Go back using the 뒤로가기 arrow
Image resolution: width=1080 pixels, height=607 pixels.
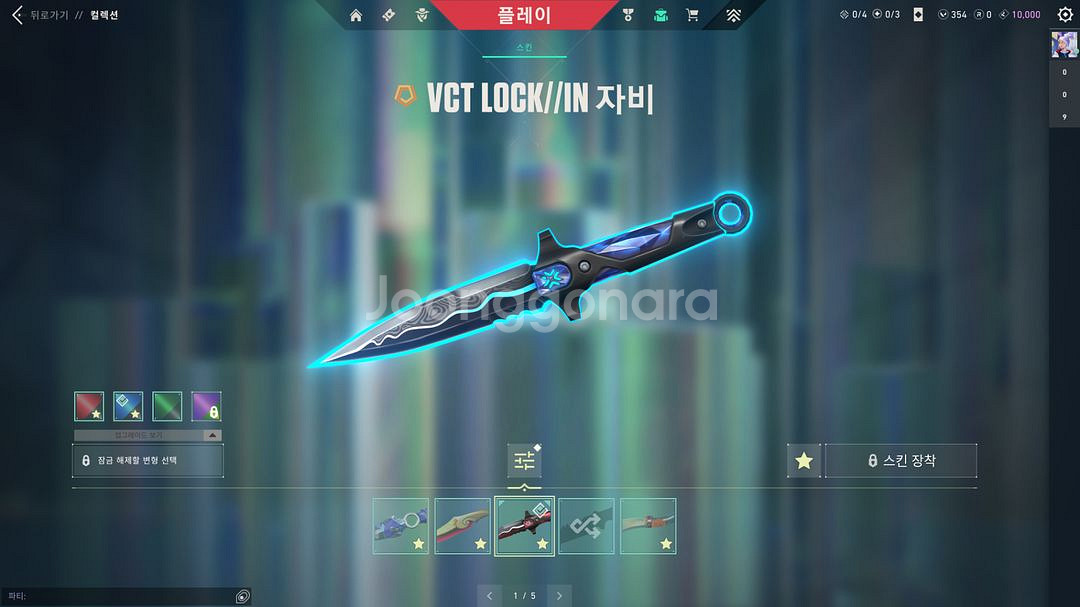pos(17,15)
